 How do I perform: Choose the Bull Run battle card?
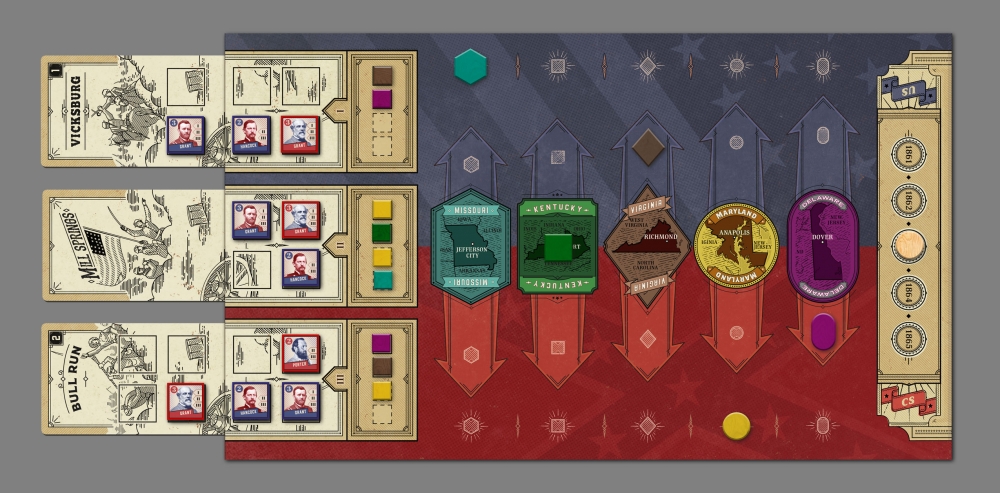110,378
